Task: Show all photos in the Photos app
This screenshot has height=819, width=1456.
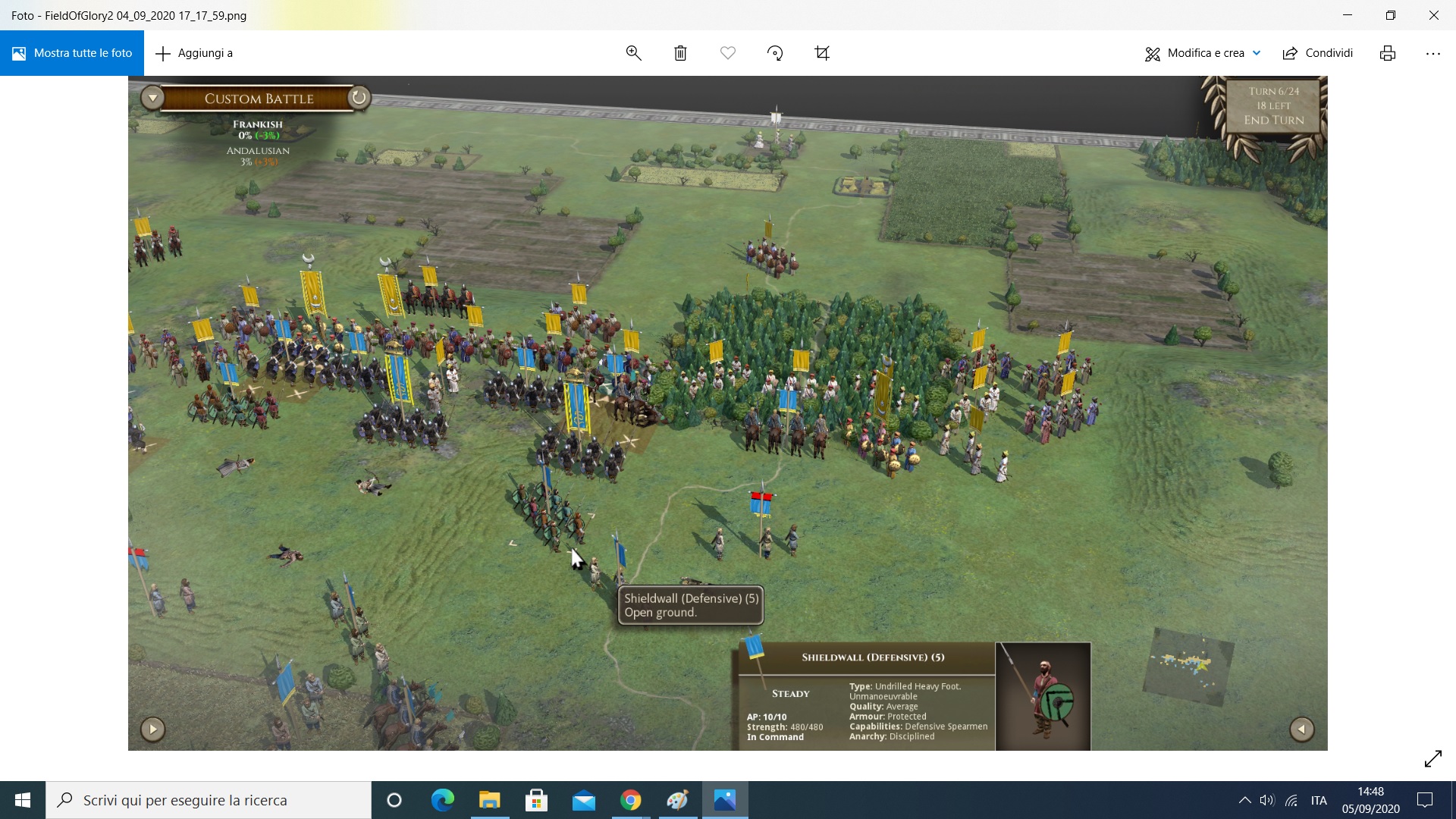Action: [x=72, y=53]
